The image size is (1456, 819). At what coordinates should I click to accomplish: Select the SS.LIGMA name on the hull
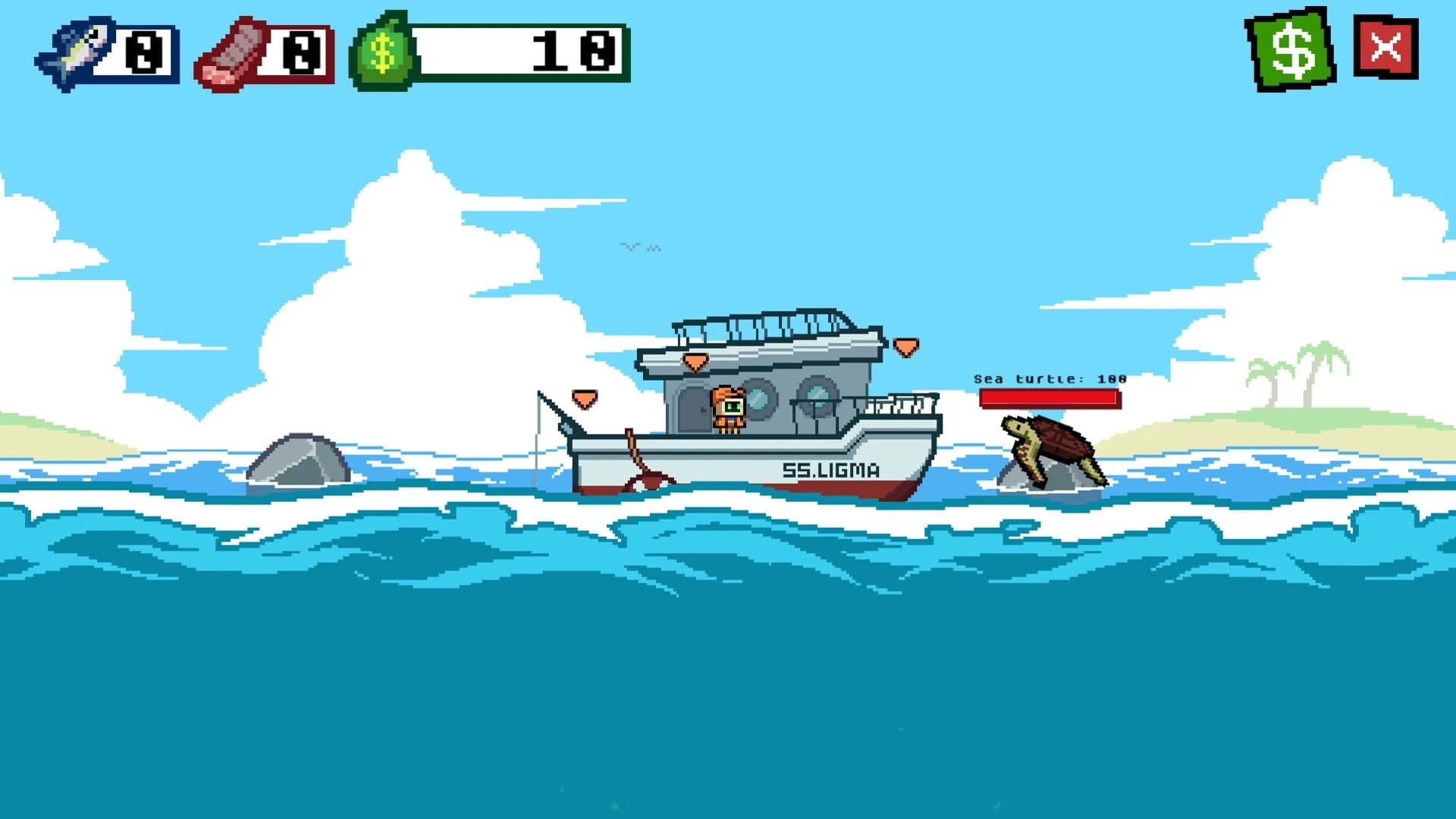coord(832,470)
